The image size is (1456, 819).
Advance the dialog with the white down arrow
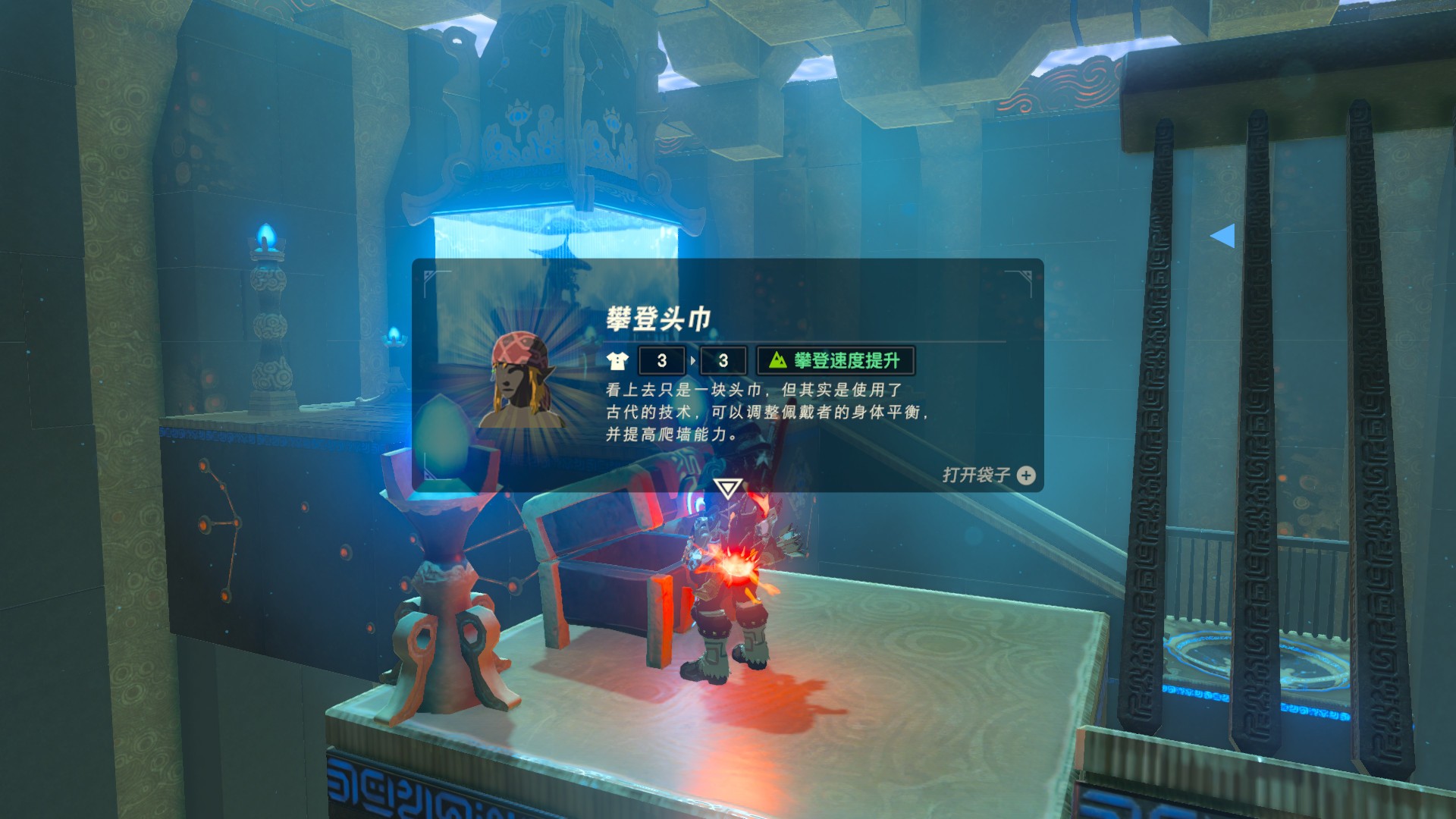(x=727, y=488)
